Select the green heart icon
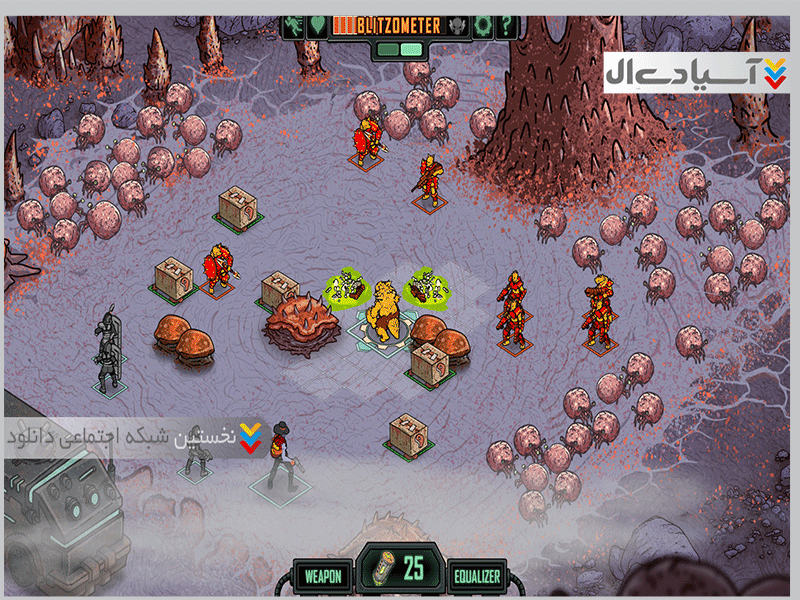This screenshot has height=600, width=800. coord(316,24)
